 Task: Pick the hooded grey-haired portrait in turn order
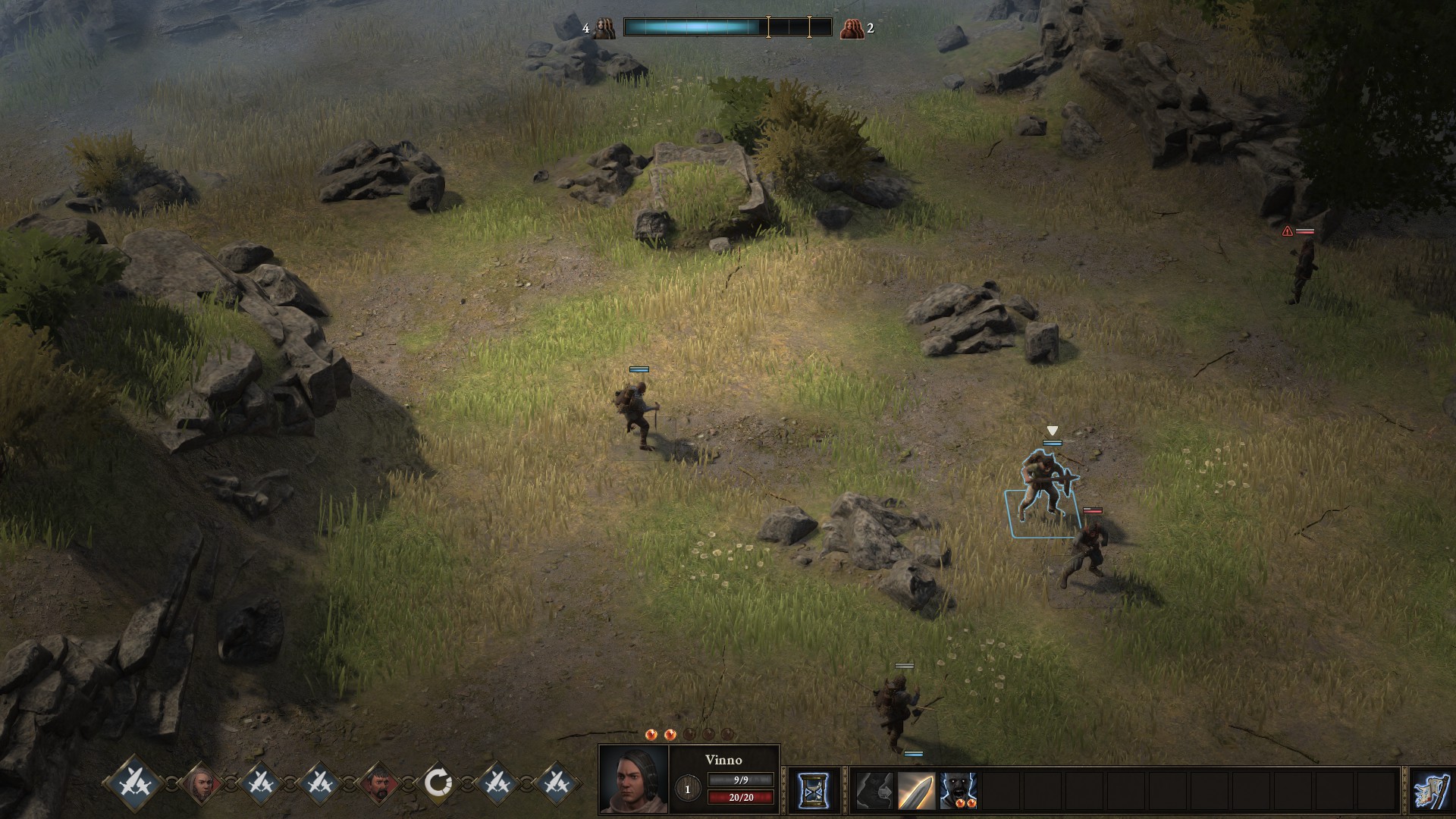click(x=199, y=783)
